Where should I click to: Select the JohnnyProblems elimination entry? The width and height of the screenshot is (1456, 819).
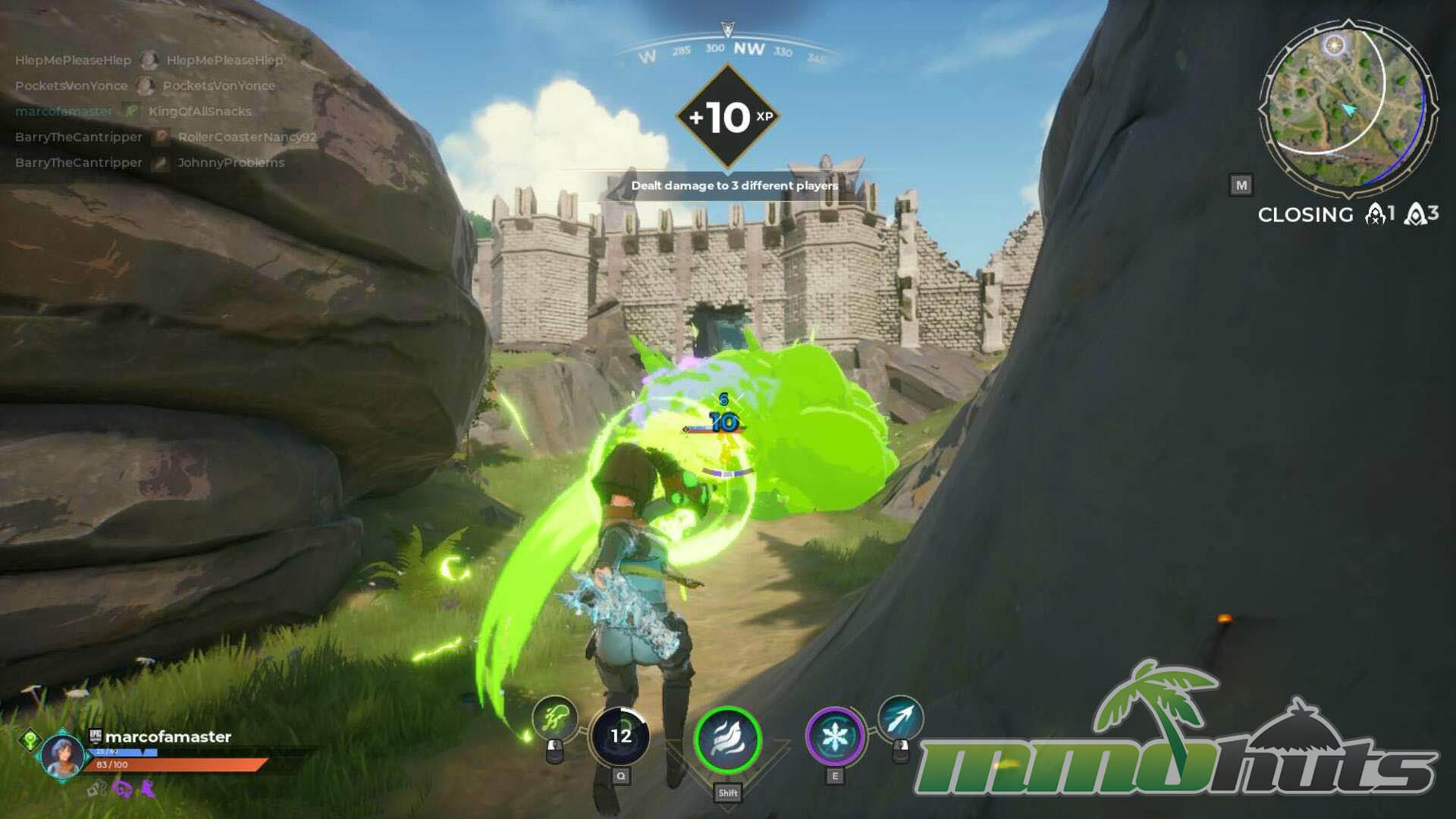click(231, 163)
